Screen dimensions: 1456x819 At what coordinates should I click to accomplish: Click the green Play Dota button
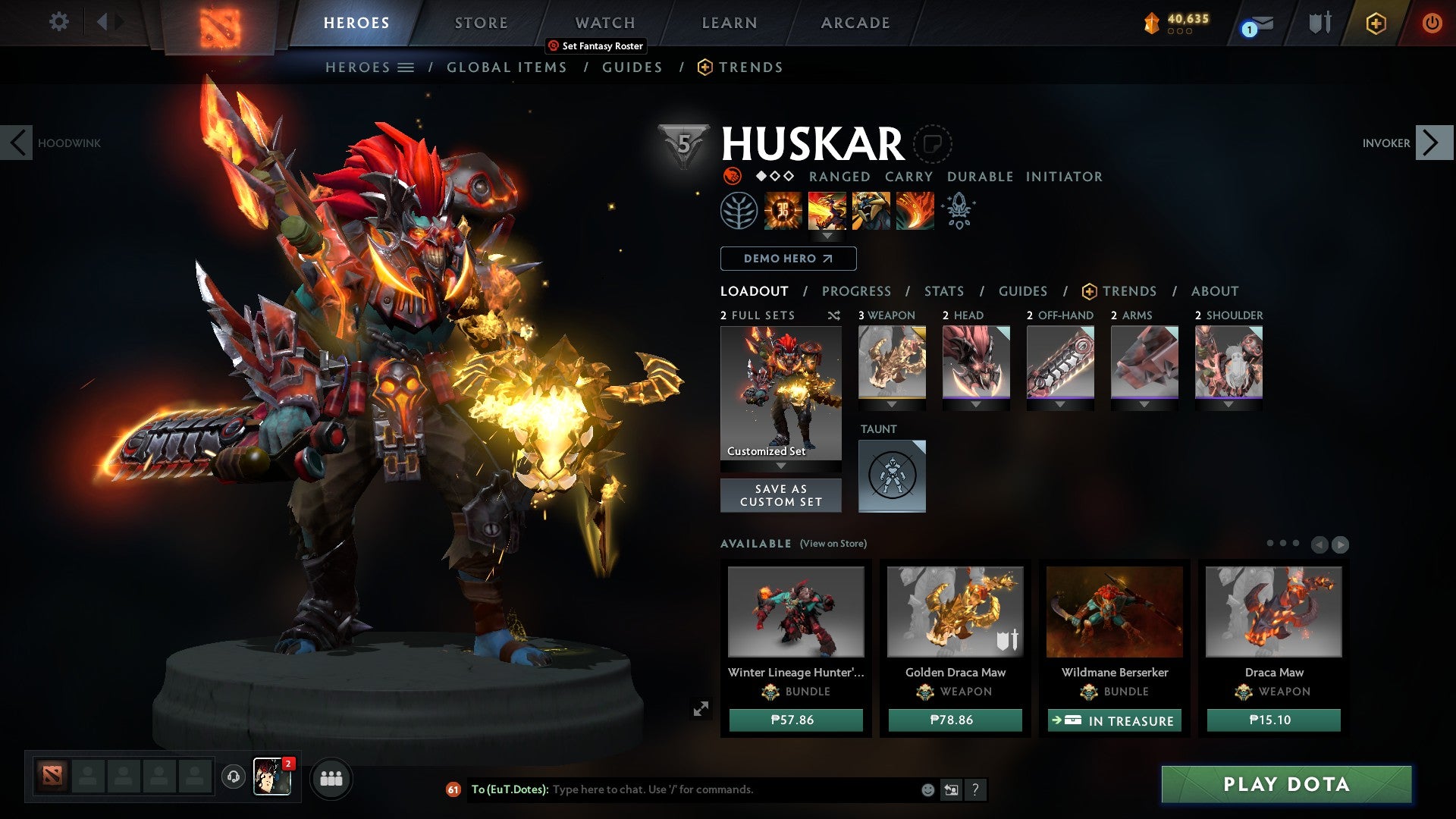[x=1286, y=784]
